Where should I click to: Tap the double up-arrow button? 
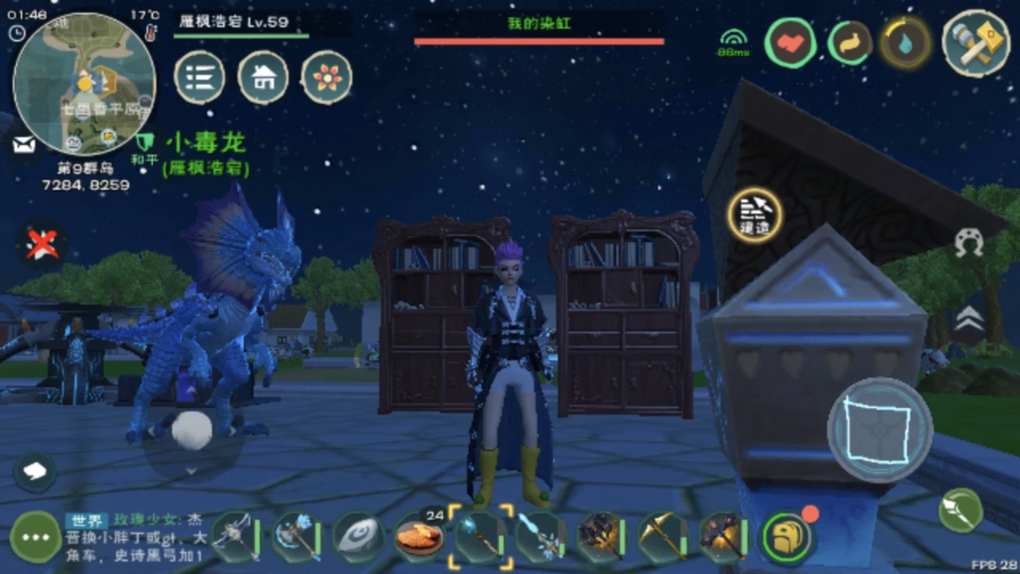coord(968,319)
